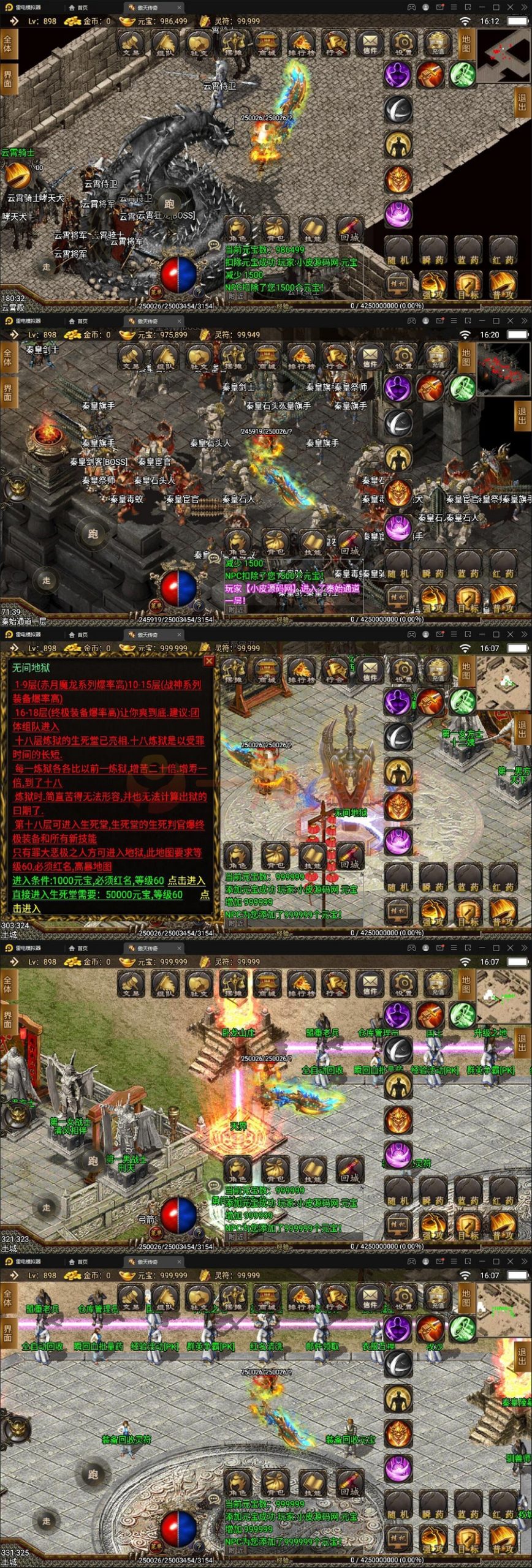Image resolution: width=532 pixels, height=1568 pixels.
Task: Open 行会 guild in the 云霄殿 screenshot
Action: pyautogui.click(x=335, y=44)
